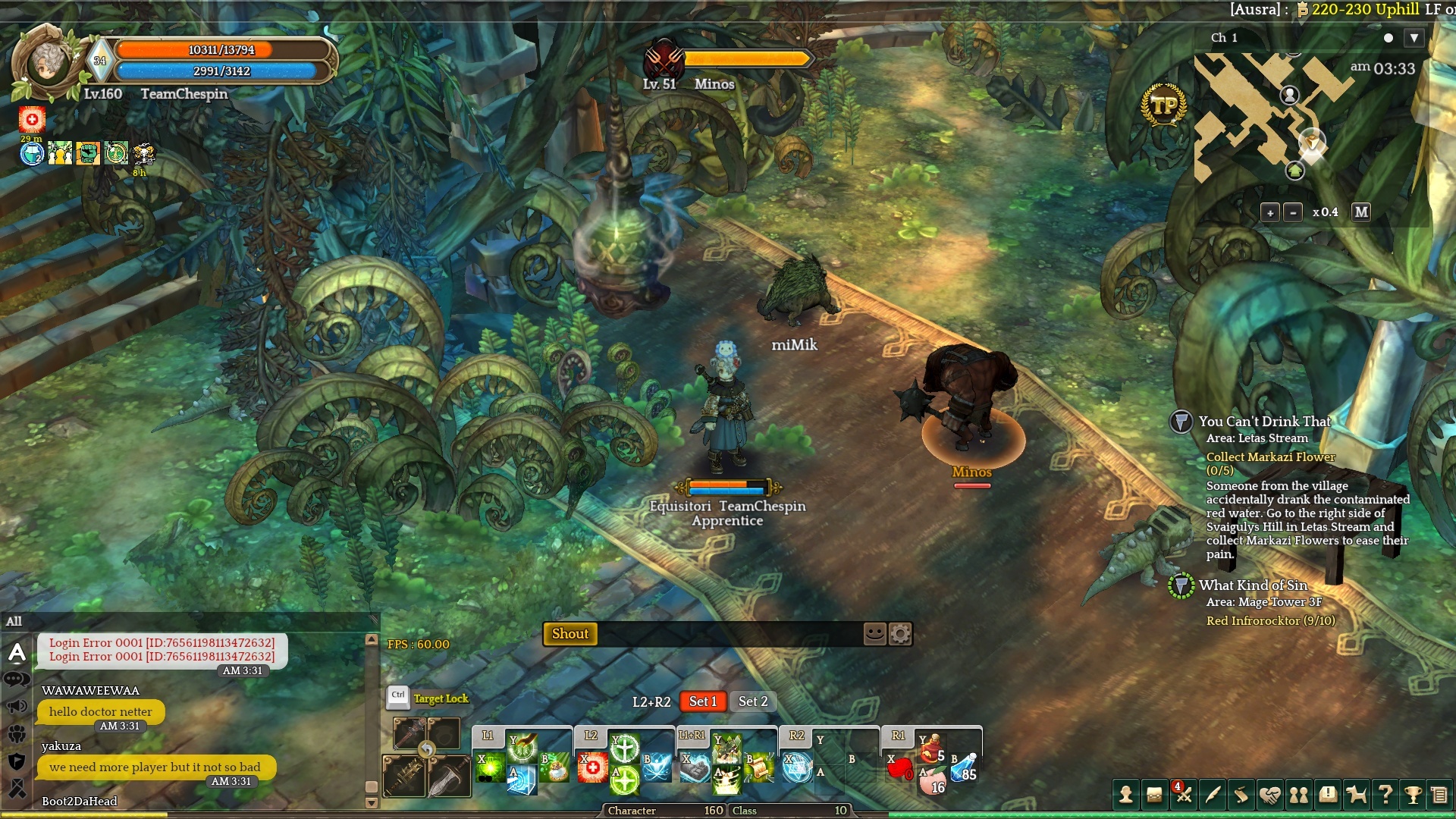The width and height of the screenshot is (1456, 819).
Task: Click the Shout chat mode button
Action: click(x=570, y=634)
